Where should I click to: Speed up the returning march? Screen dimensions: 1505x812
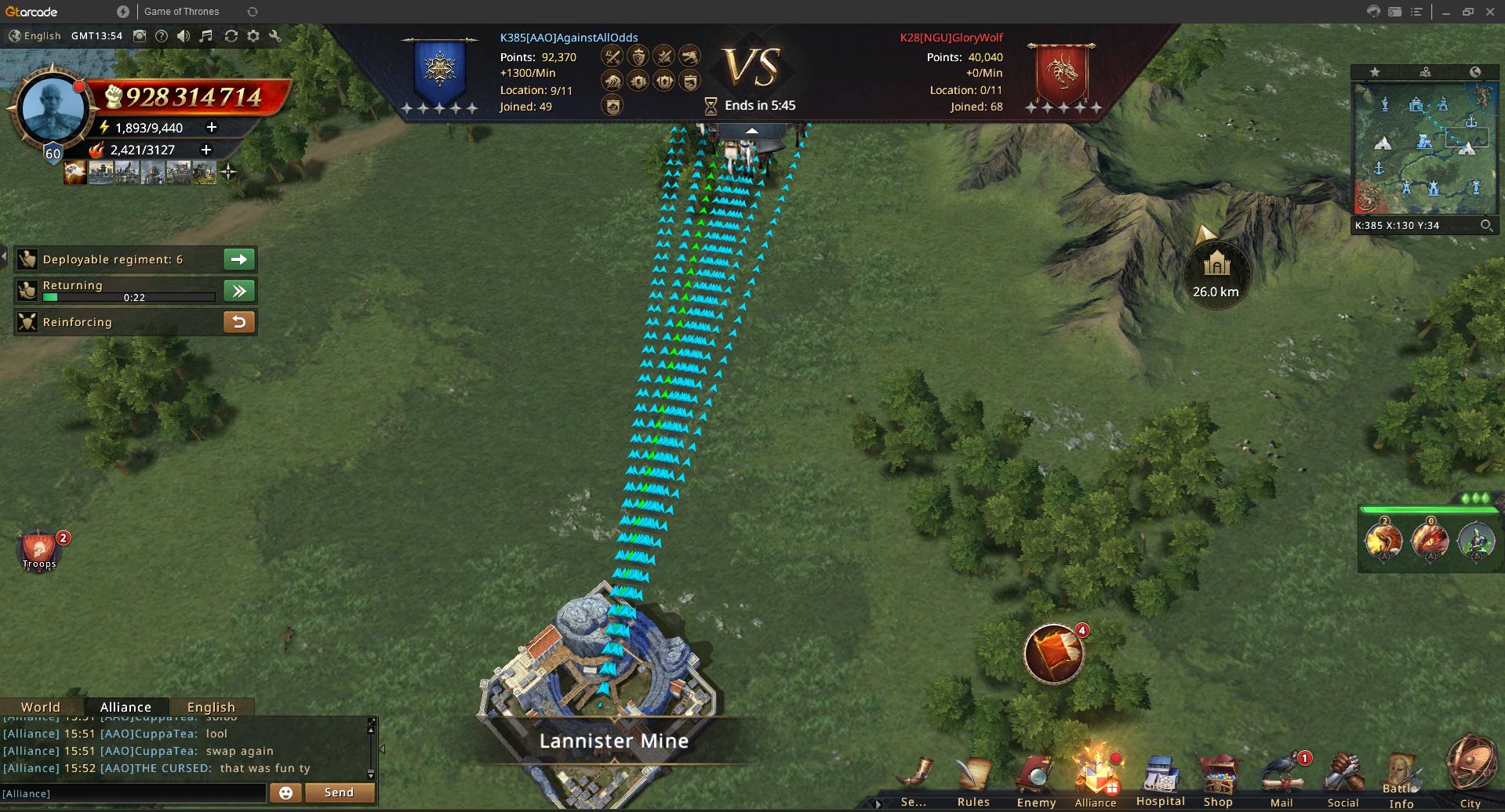click(239, 291)
